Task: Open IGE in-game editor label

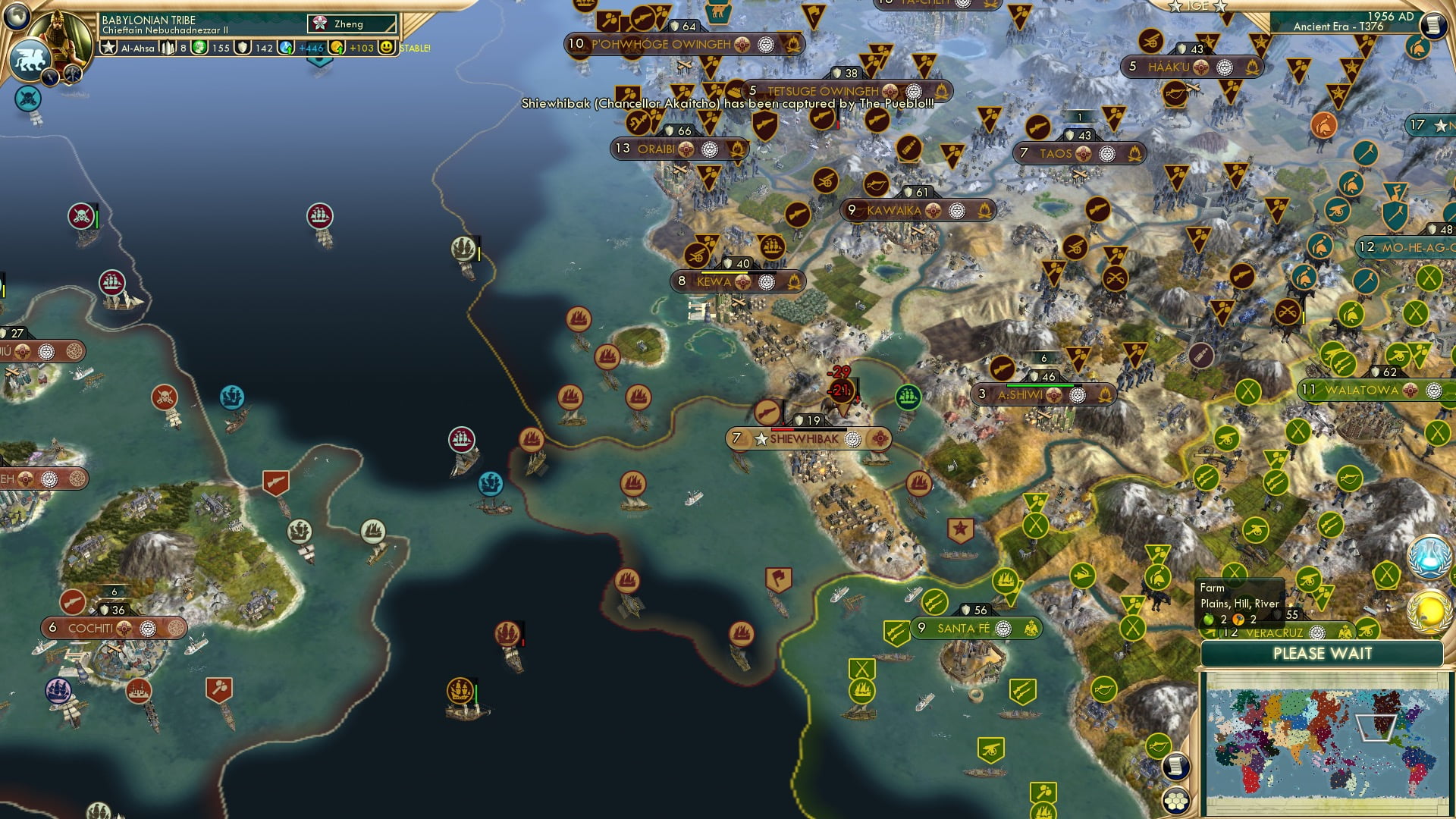Action: point(1197,6)
